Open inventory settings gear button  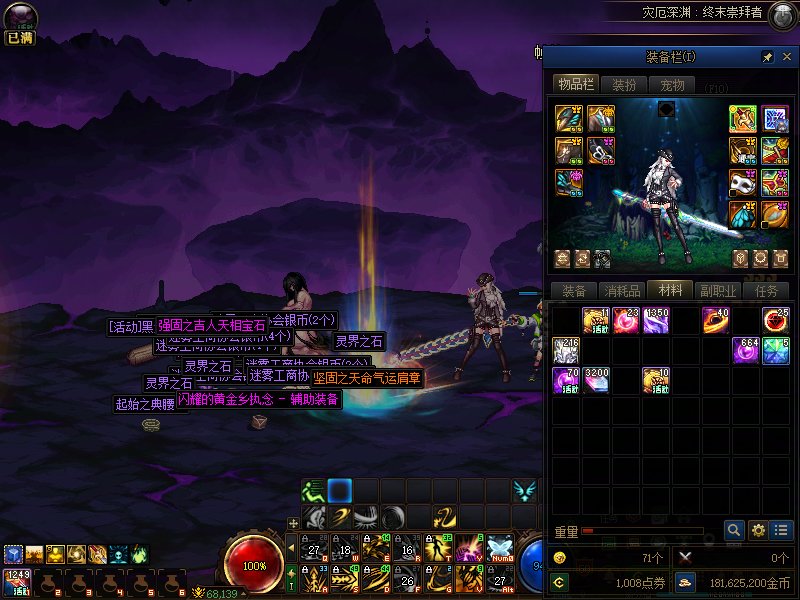click(x=759, y=530)
